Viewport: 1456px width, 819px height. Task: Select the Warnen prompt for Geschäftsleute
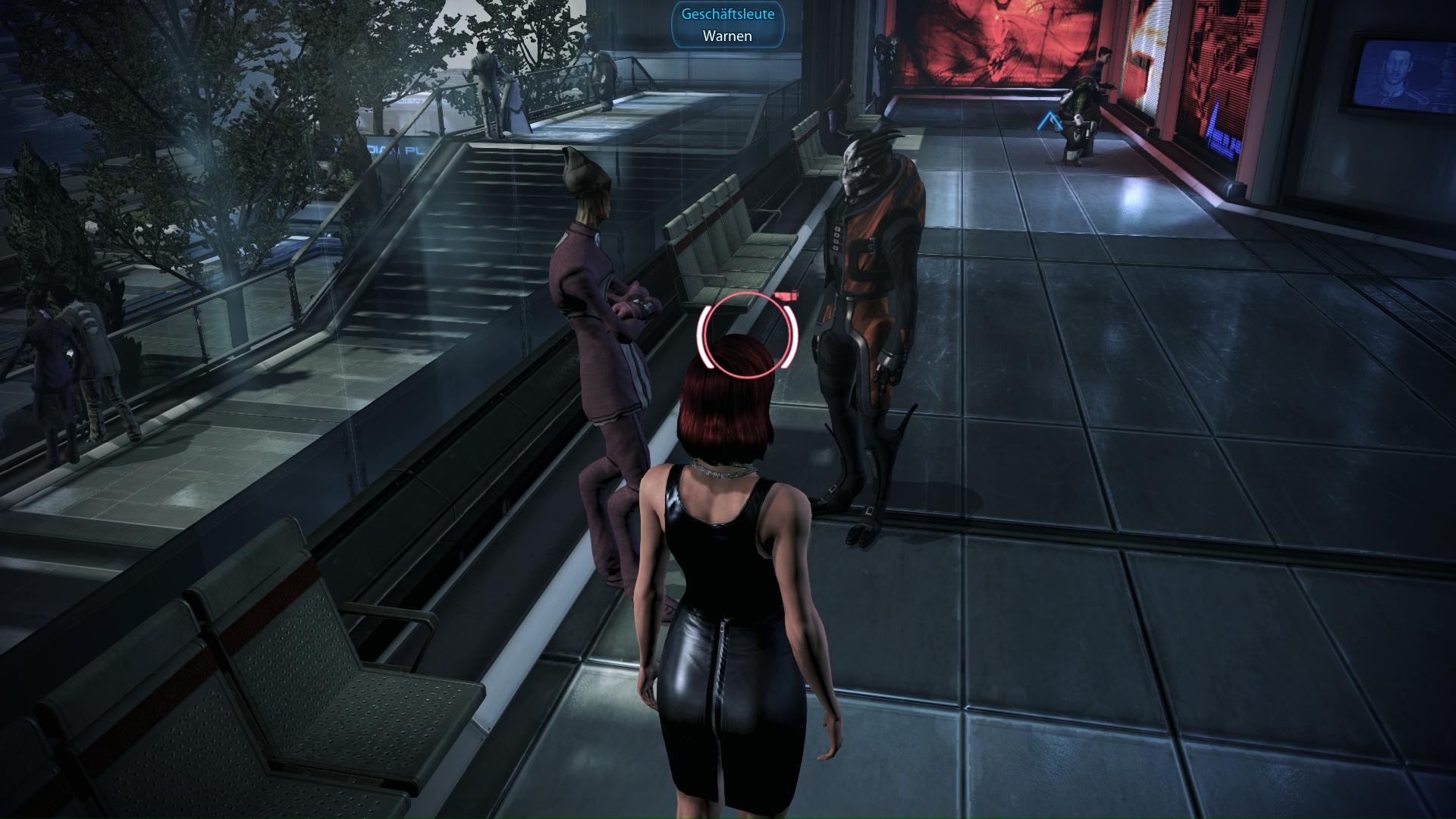click(x=727, y=36)
